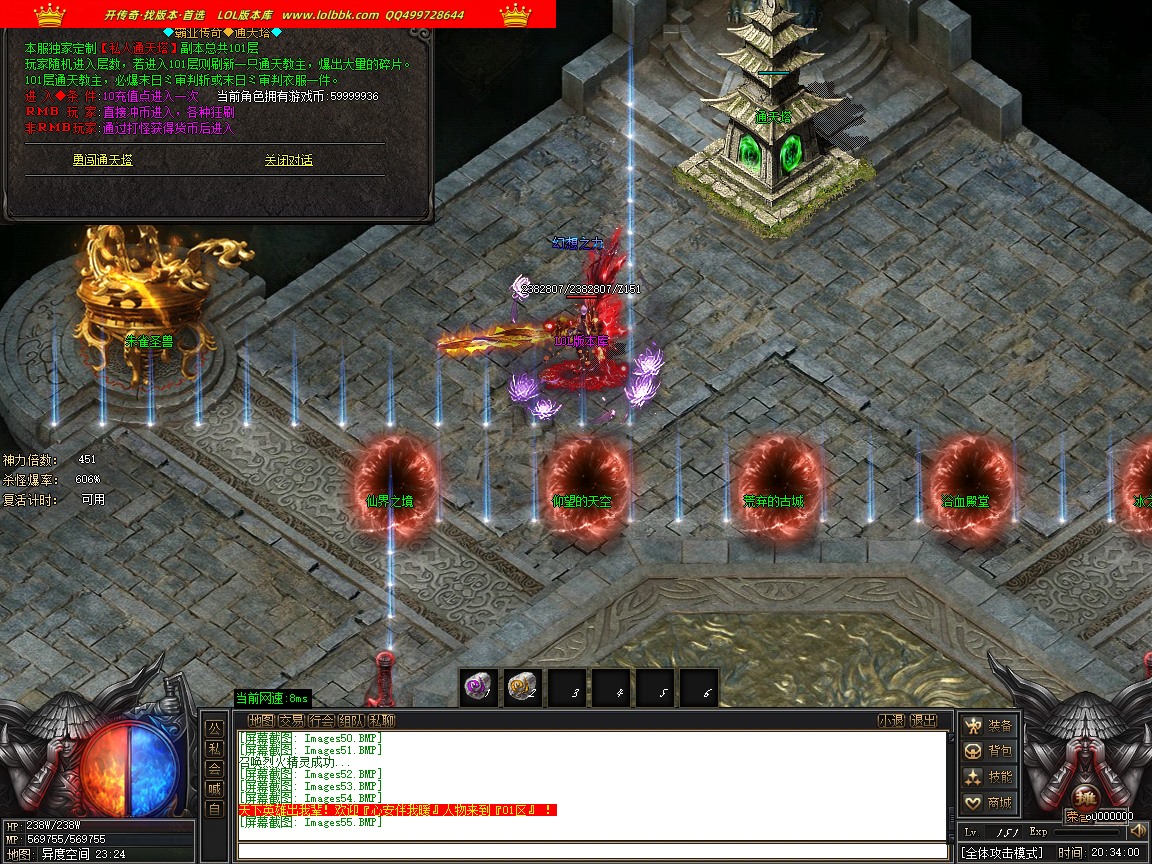The image size is (1152, 864).
Task: Use the purple scroll in hotbar slot 1
Action: coord(478,688)
